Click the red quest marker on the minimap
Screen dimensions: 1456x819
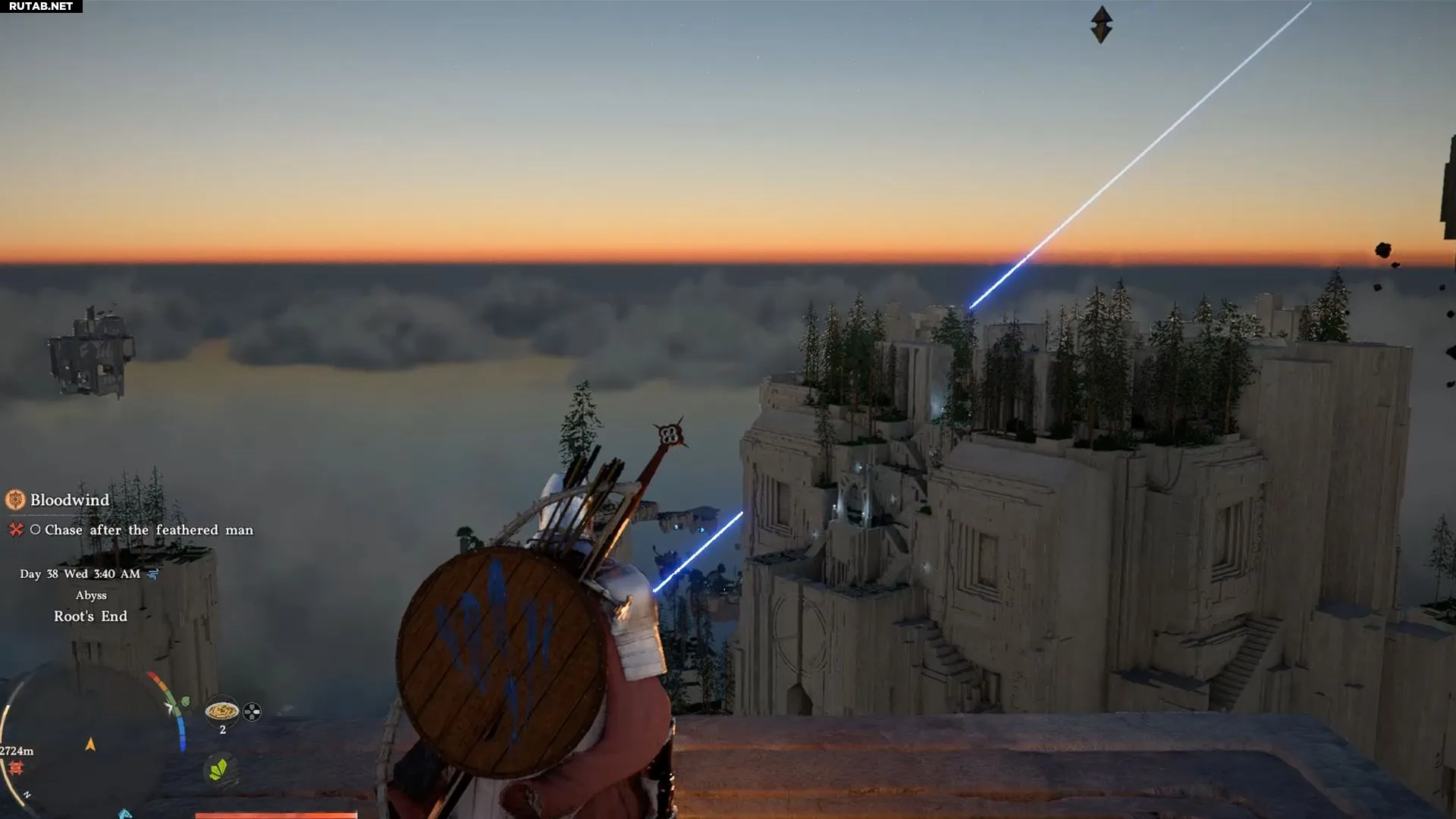15,768
